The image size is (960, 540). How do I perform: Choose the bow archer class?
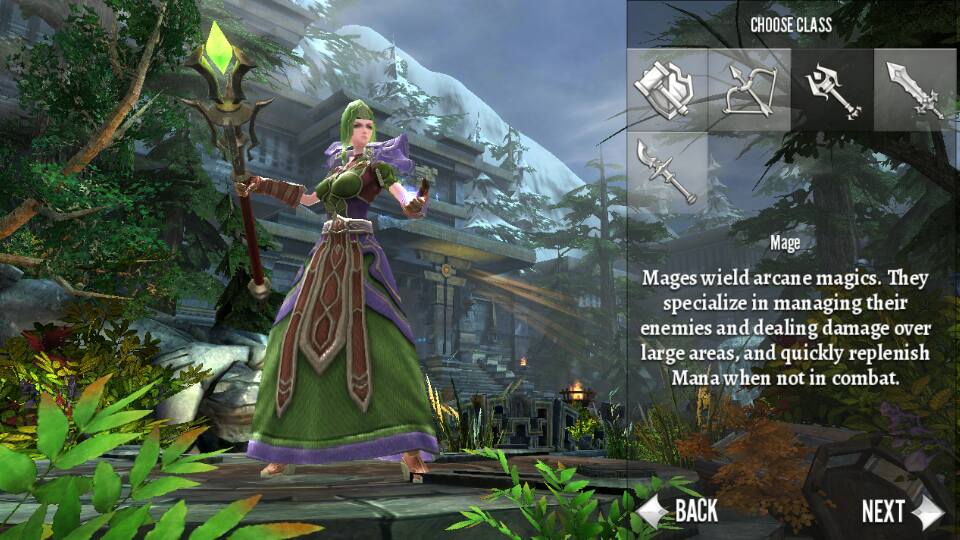[749, 90]
